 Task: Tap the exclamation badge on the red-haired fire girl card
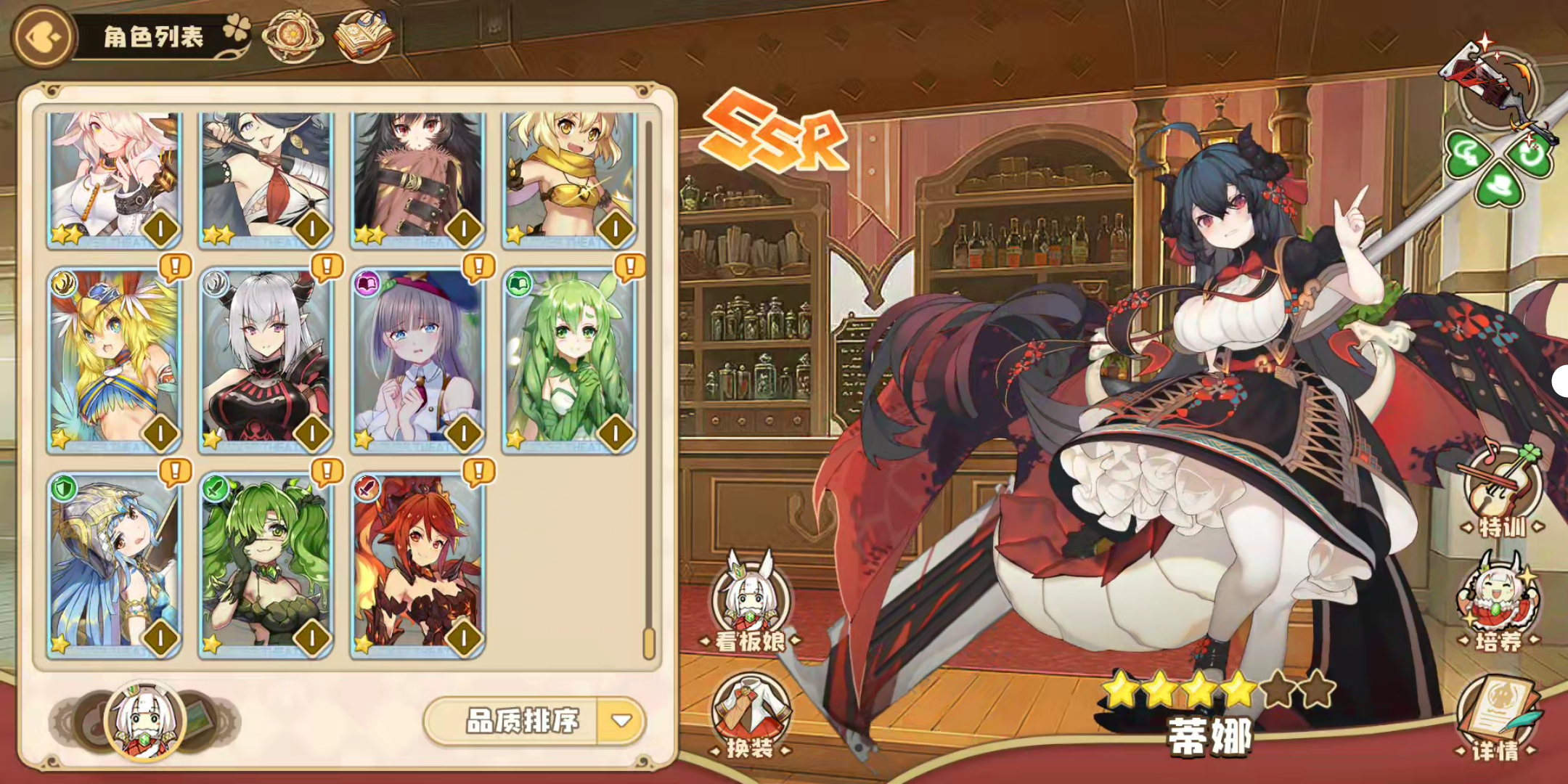coord(479,472)
